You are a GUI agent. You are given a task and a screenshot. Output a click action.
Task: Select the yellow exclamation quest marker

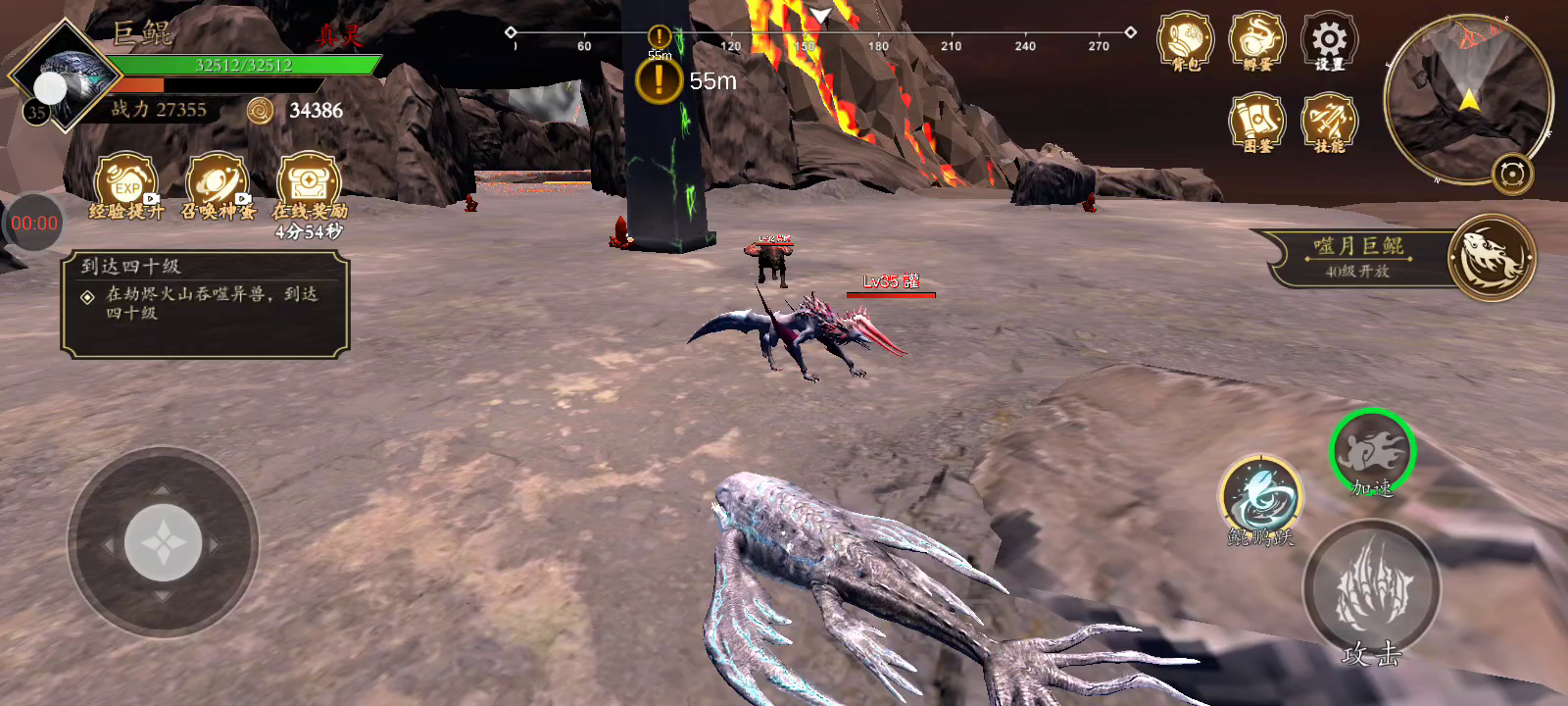tap(659, 79)
